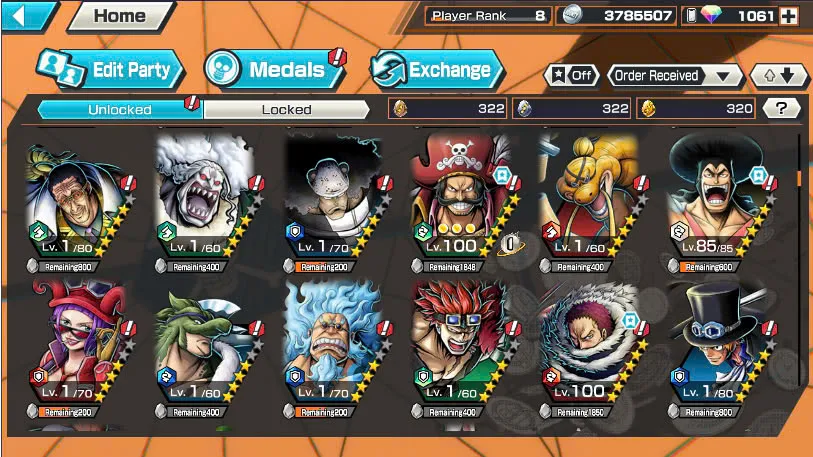Reverse the sort order with the arrows button

(780, 76)
